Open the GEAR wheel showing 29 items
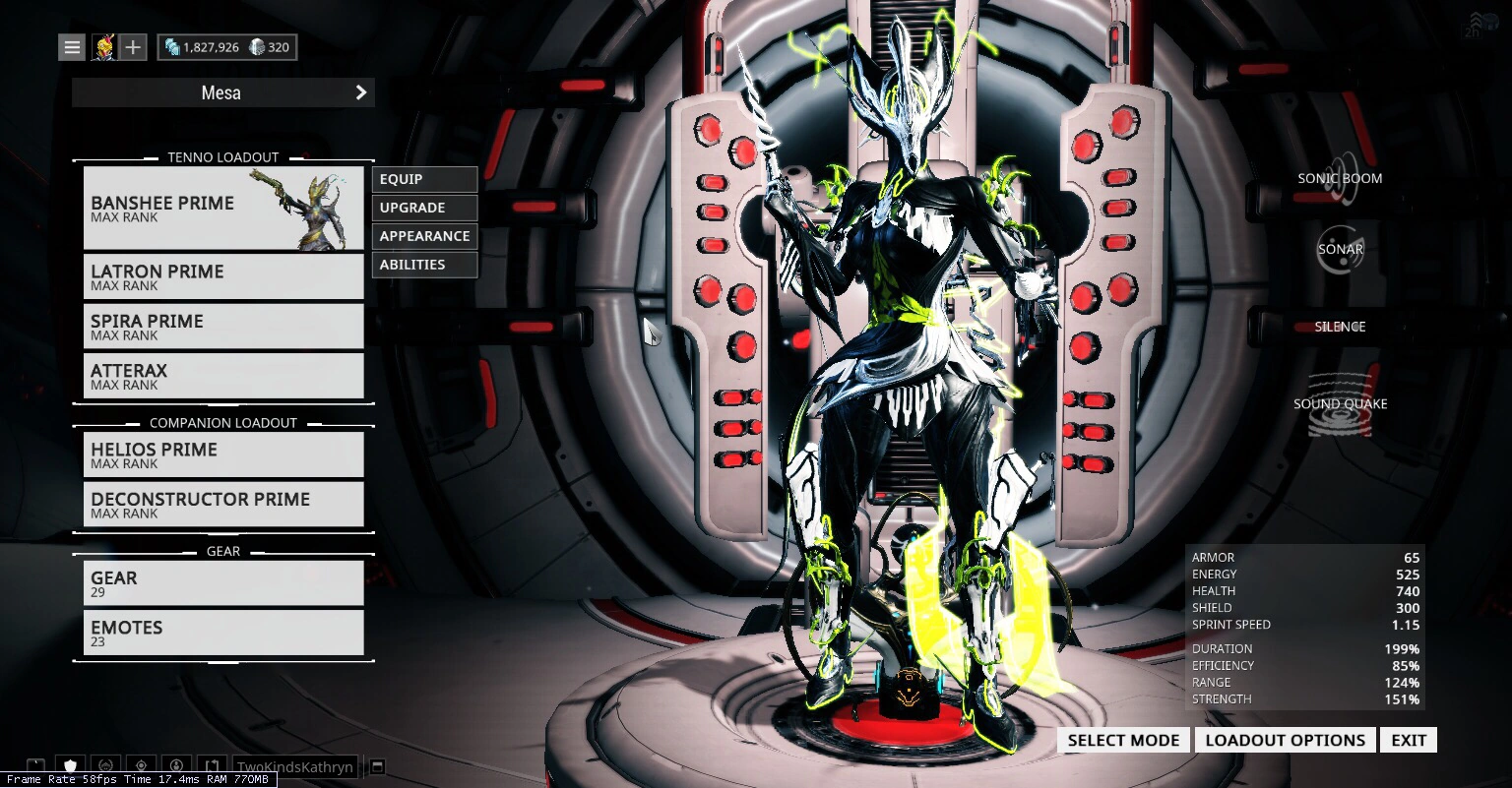 click(x=223, y=583)
